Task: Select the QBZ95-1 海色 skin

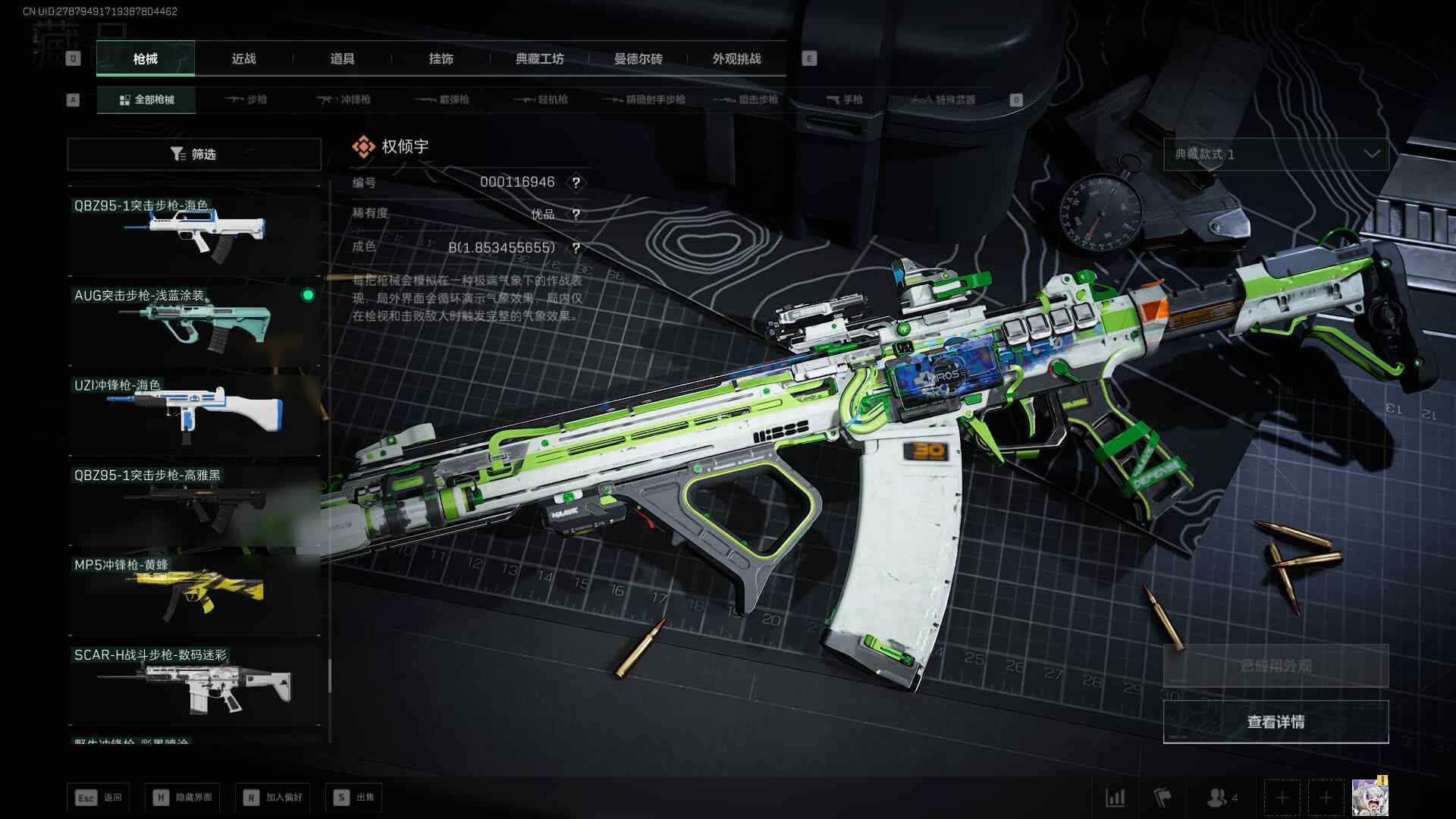Action: (x=194, y=231)
